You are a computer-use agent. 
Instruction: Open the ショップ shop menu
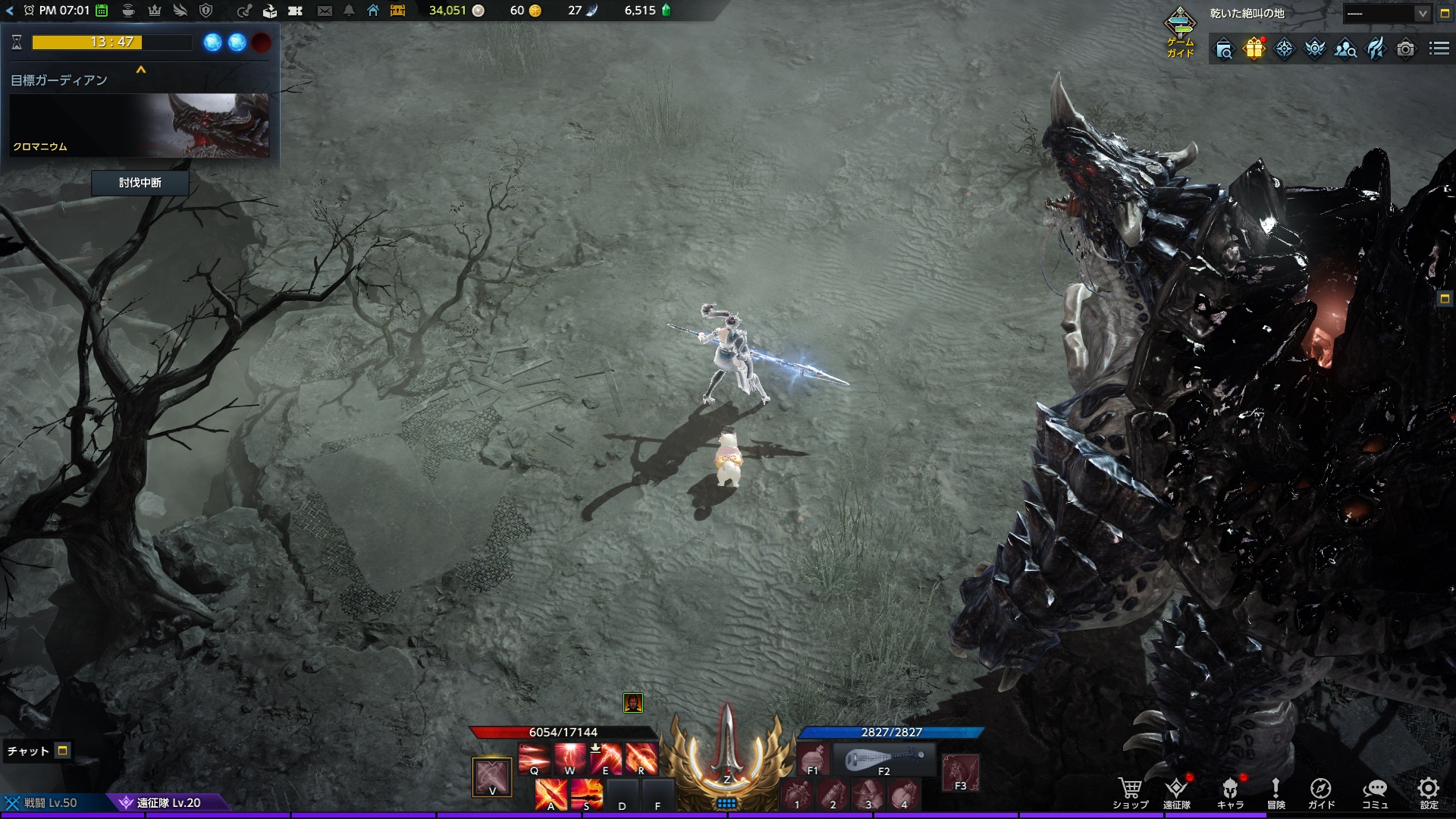click(x=1130, y=792)
